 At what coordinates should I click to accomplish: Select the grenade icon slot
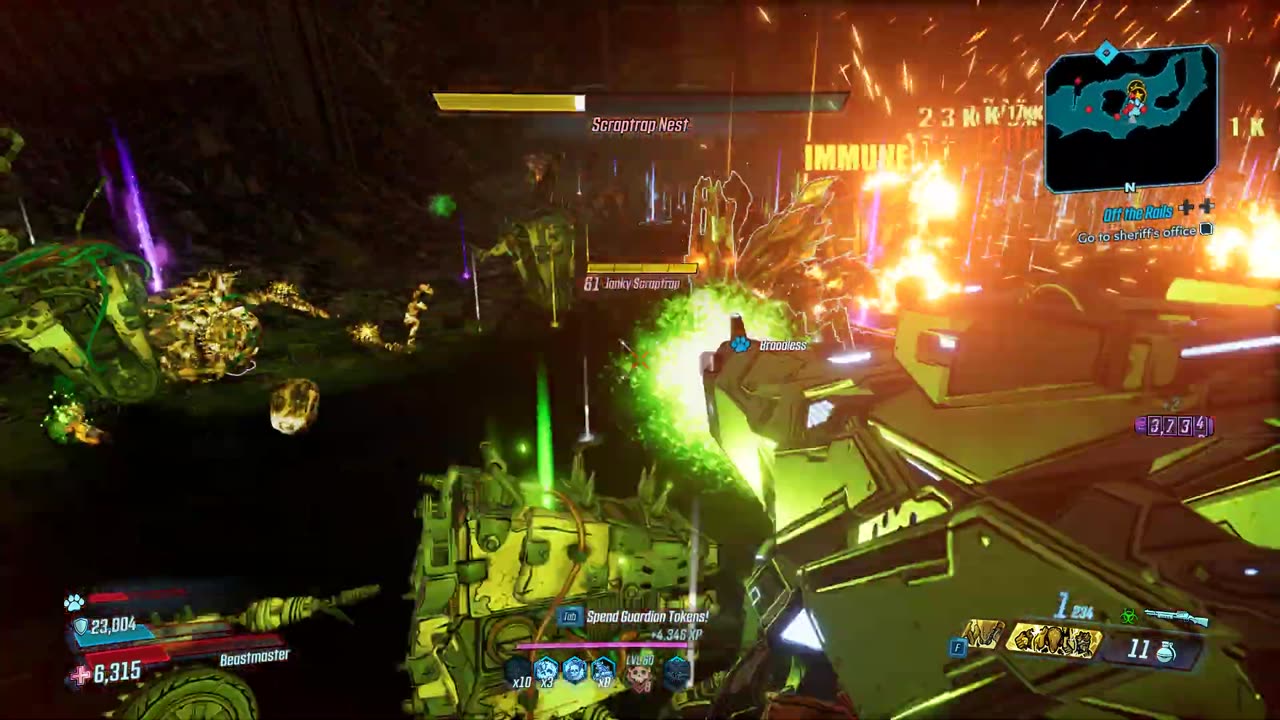(x=1165, y=652)
